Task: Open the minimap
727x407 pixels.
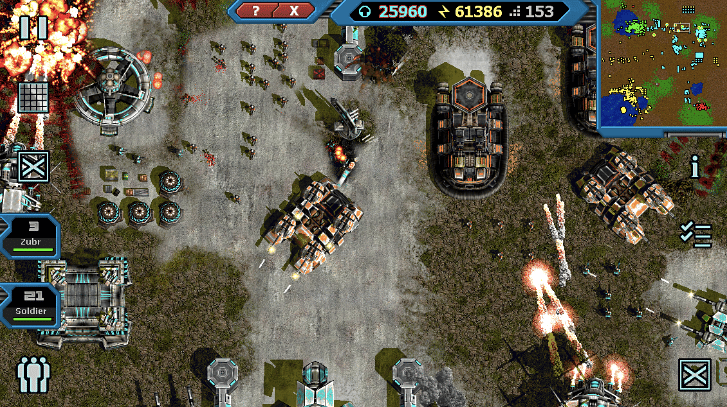Action: (663, 67)
